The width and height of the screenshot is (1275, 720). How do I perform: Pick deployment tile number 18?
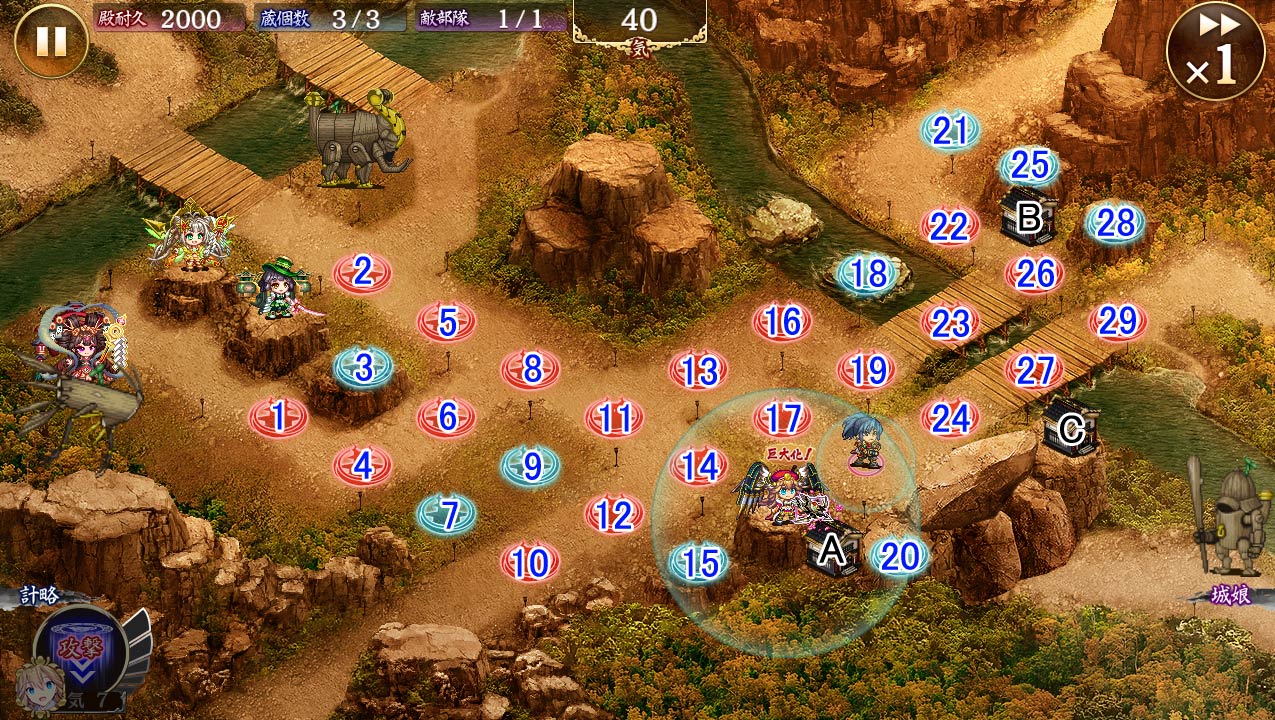pyautogui.click(x=868, y=274)
